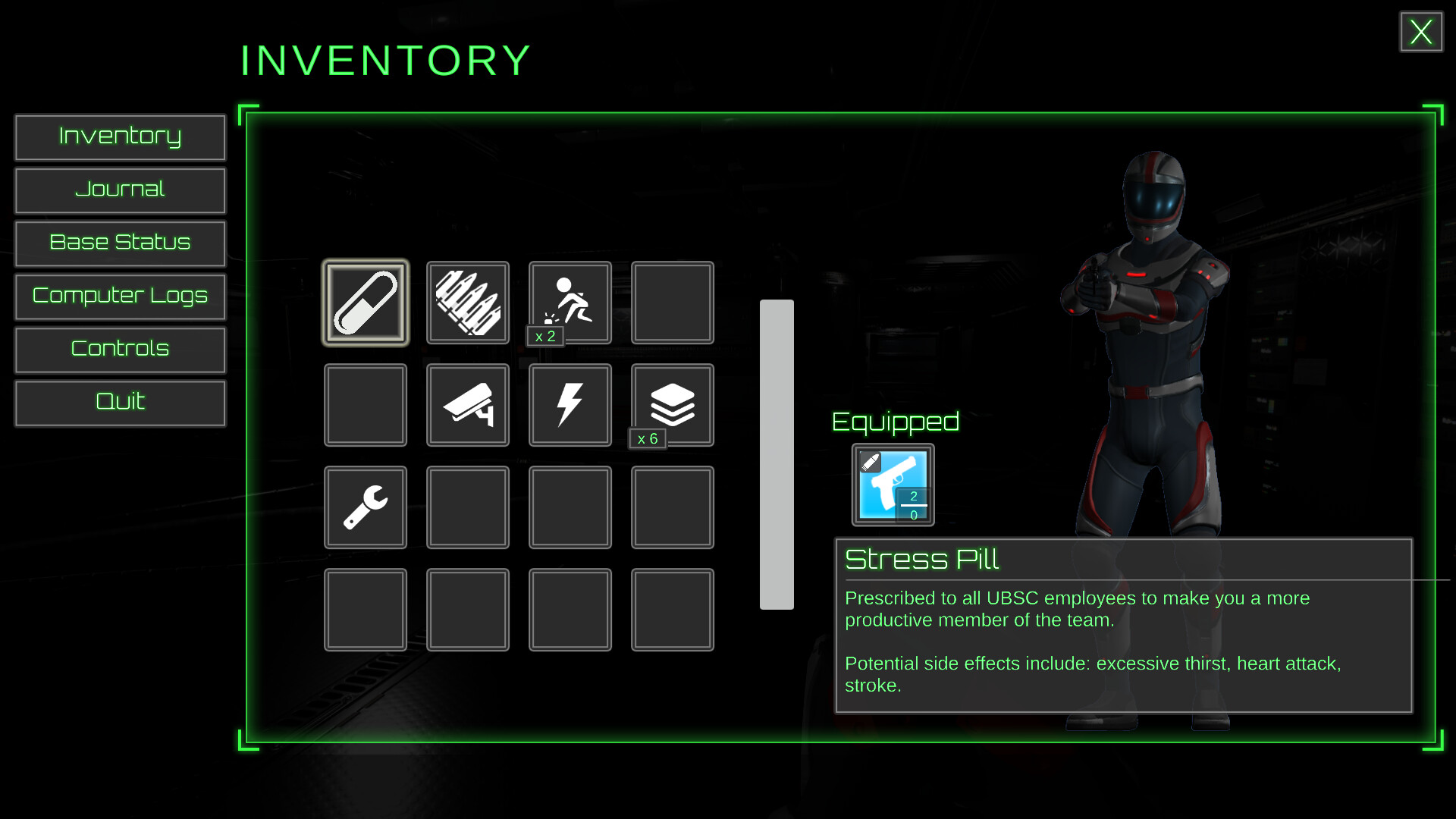Switch to the Inventory tab
Image resolution: width=1456 pixels, height=819 pixels.
120,137
